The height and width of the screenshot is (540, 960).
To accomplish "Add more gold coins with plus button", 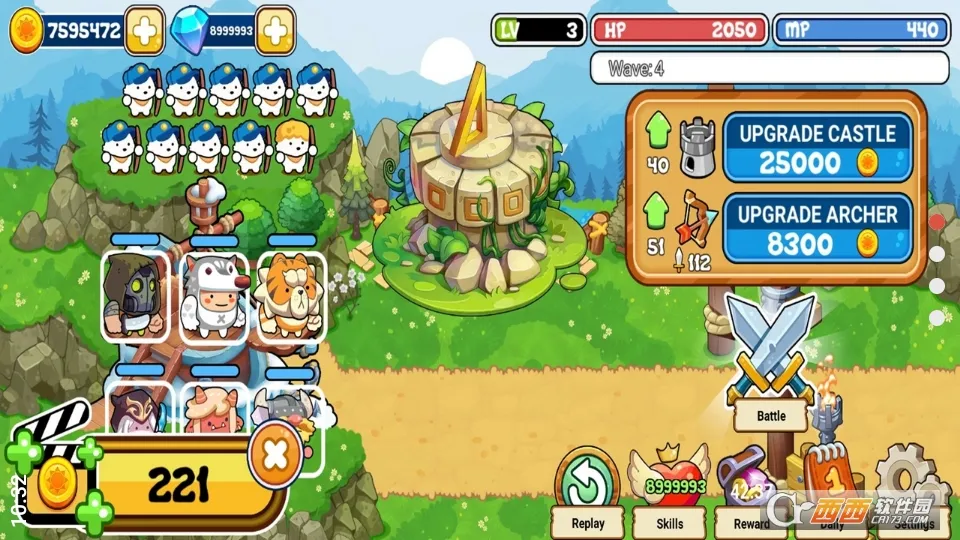I will [x=144, y=31].
